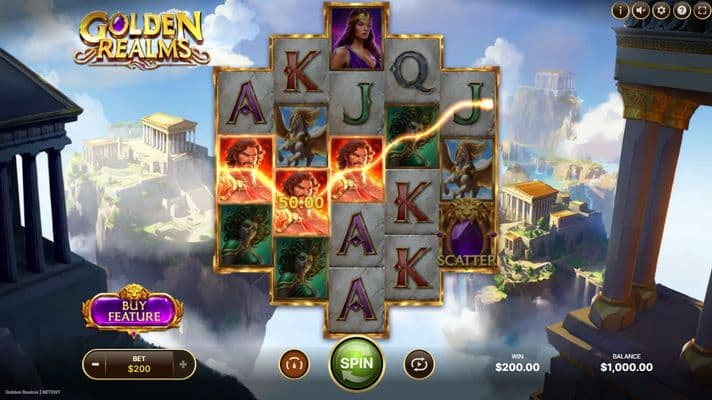Switch to fullscreen mode
712x400 pixels.
tap(702, 11)
